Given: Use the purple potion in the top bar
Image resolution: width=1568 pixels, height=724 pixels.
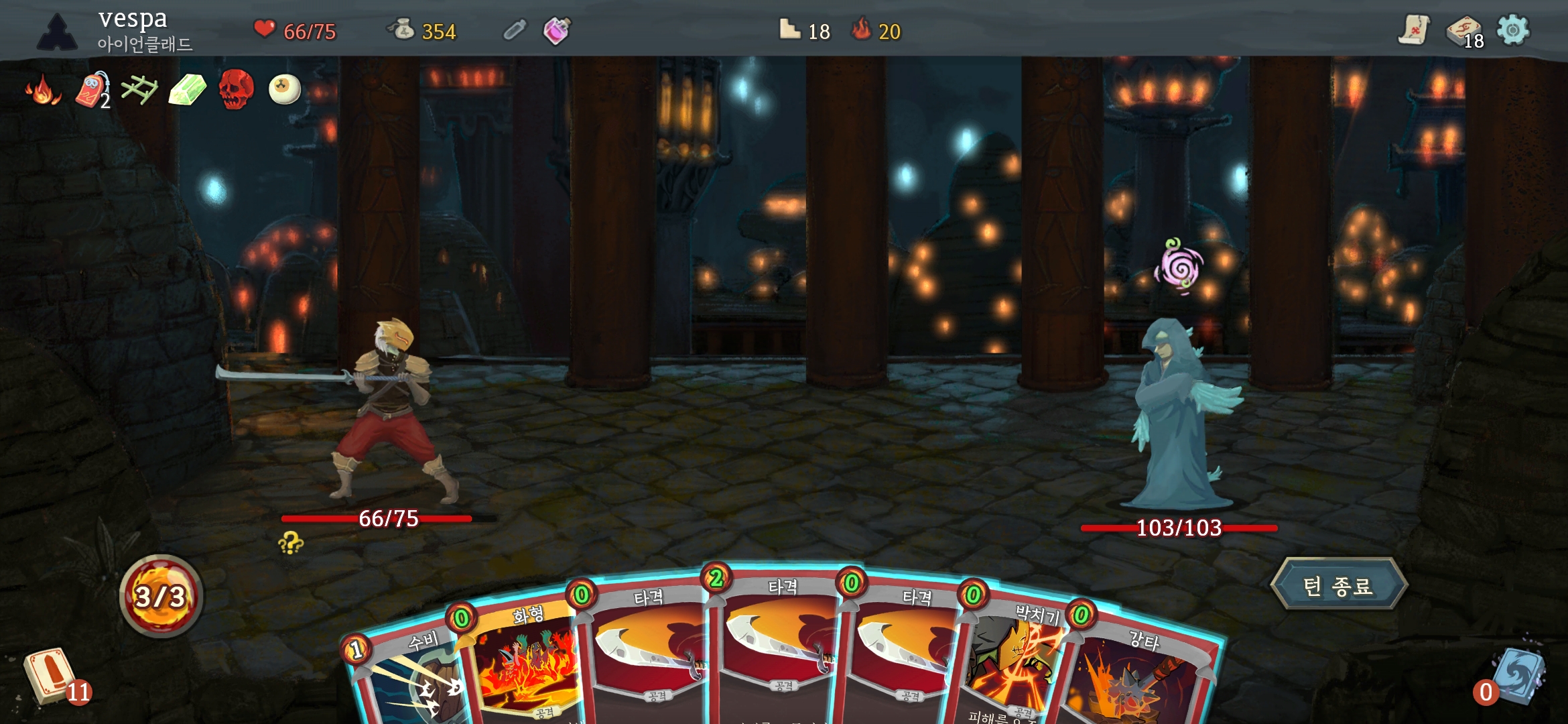Looking at the screenshot, I should coord(556,30).
